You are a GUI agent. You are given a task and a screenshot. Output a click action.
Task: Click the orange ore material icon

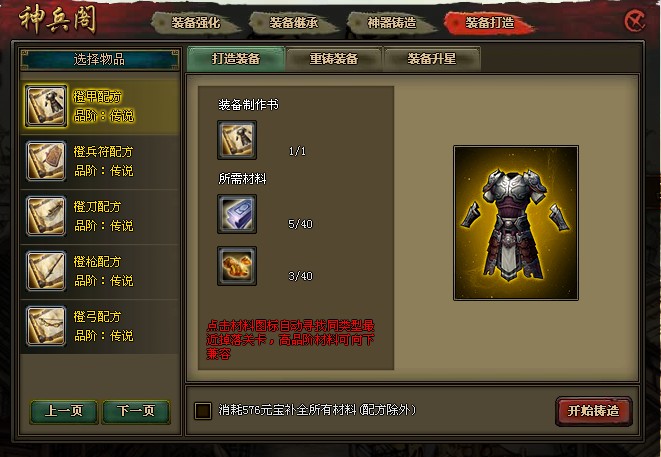[x=237, y=266]
